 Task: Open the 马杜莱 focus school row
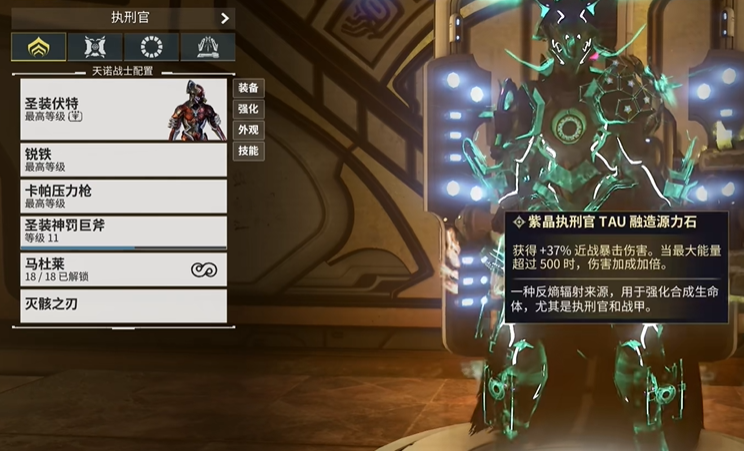click(123, 269)
